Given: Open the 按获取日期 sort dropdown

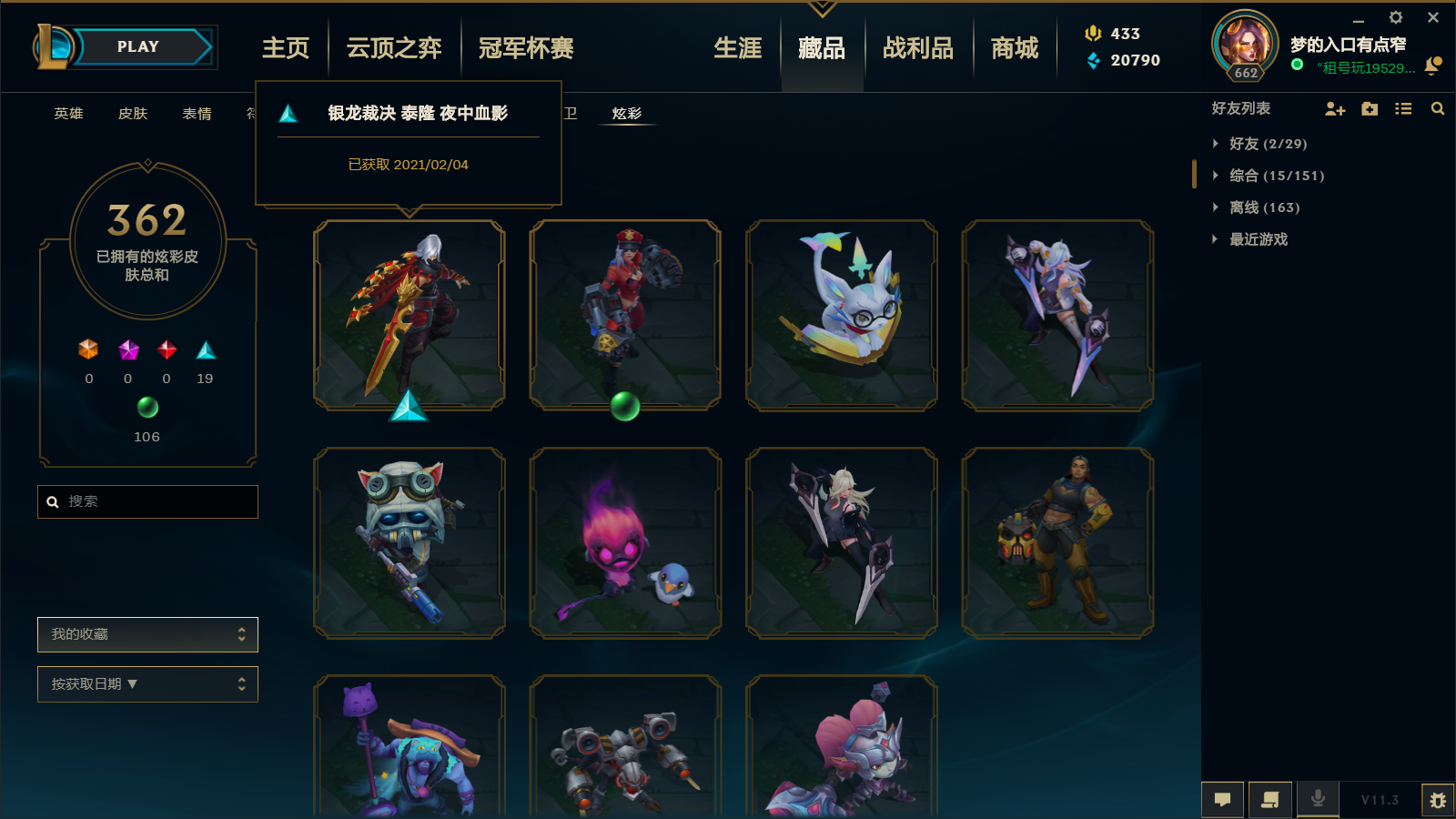Looking at the screenshot, I should pyautogui.click(x=147, y=683).
